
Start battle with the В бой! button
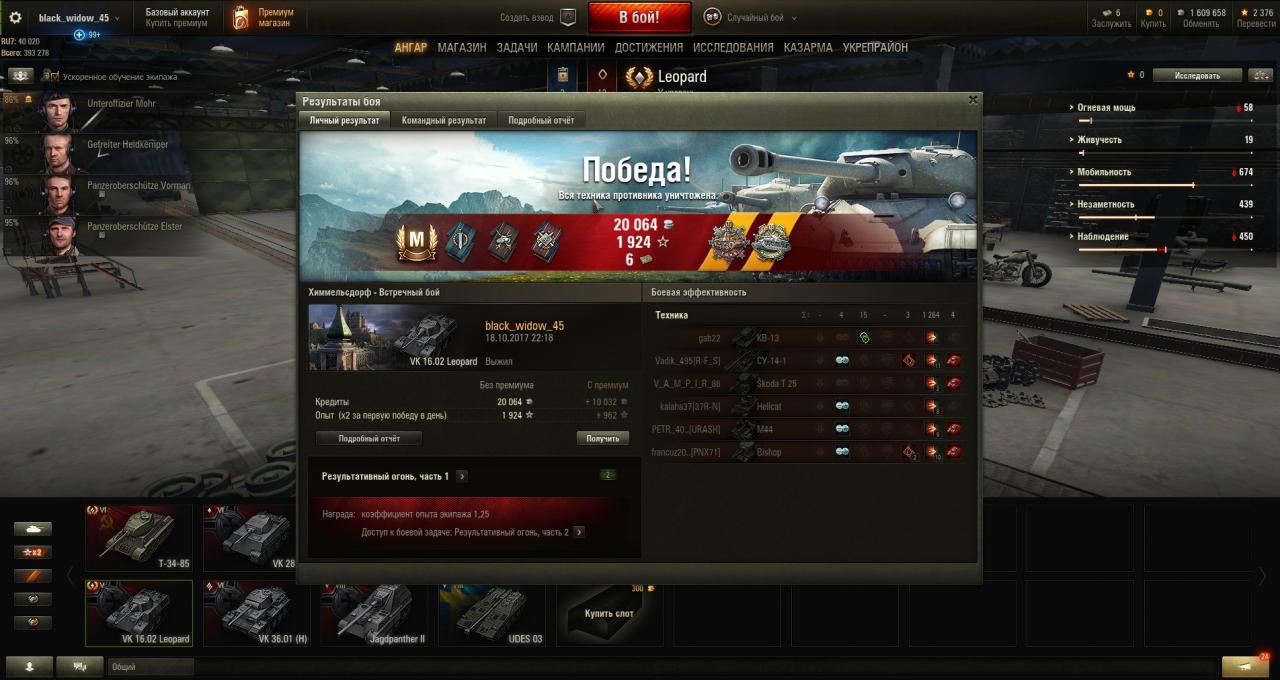[x=639, y=17]
